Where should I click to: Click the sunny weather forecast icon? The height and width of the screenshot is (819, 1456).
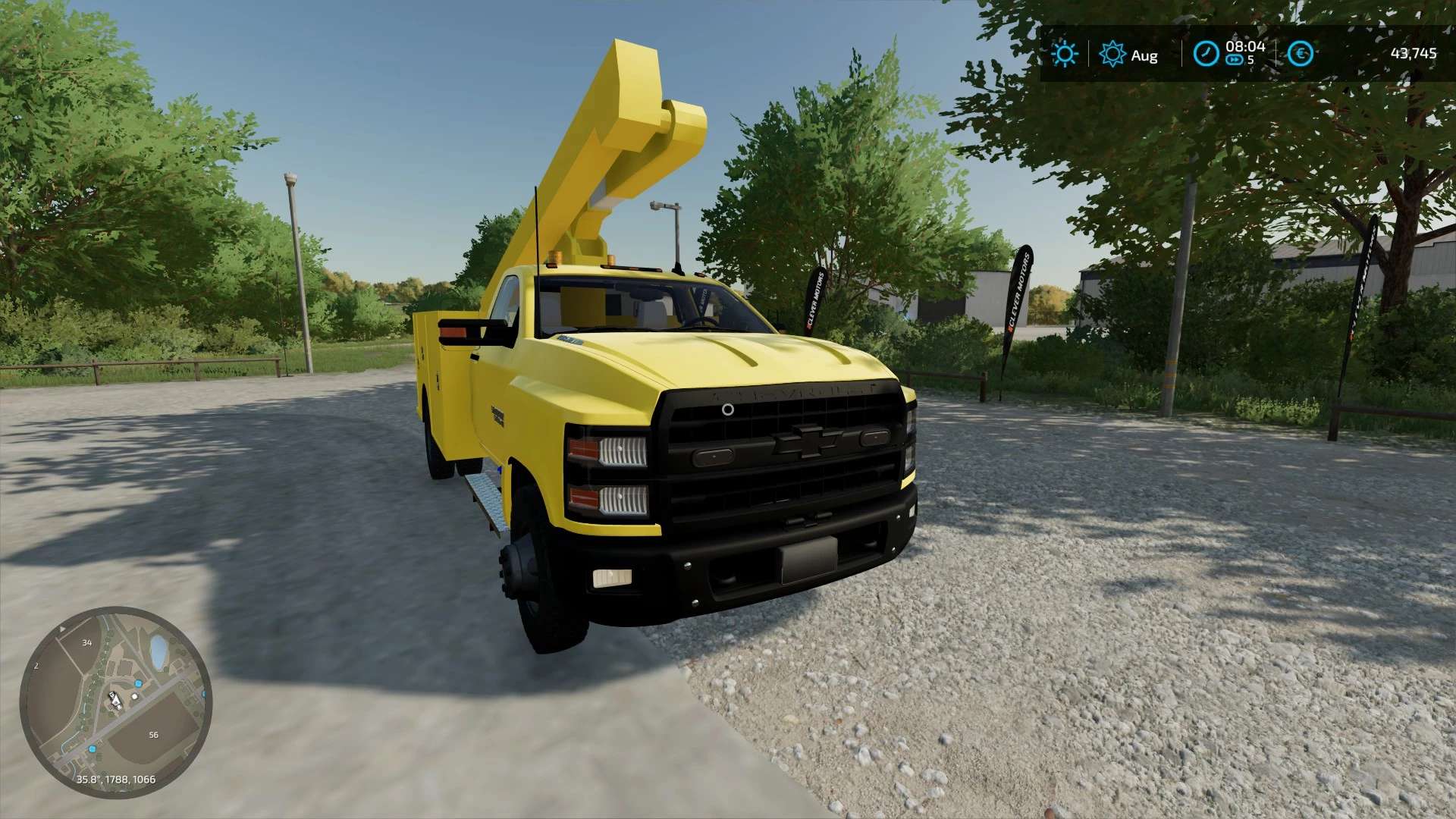click(1064, 54)
